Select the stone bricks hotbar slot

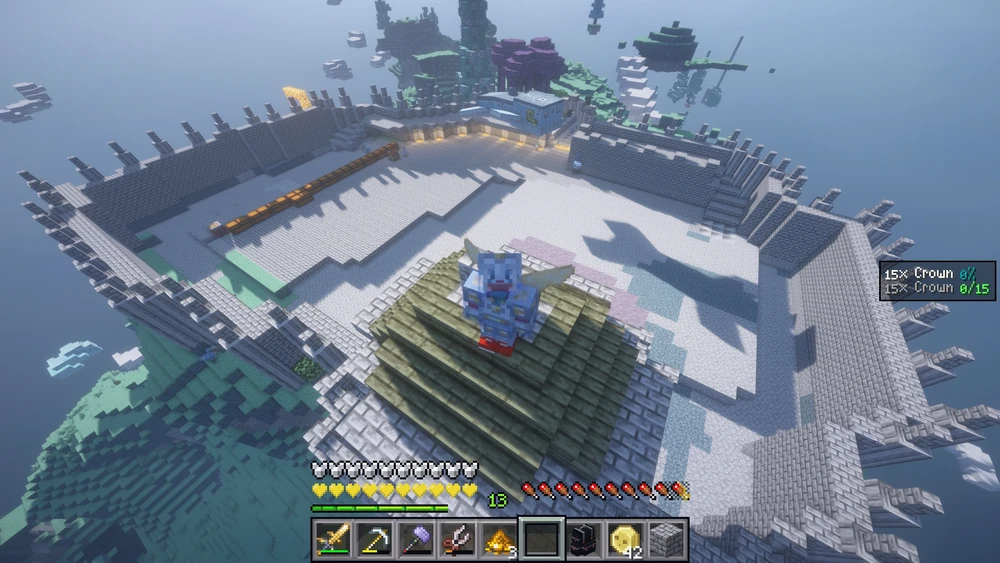point(666,539)
